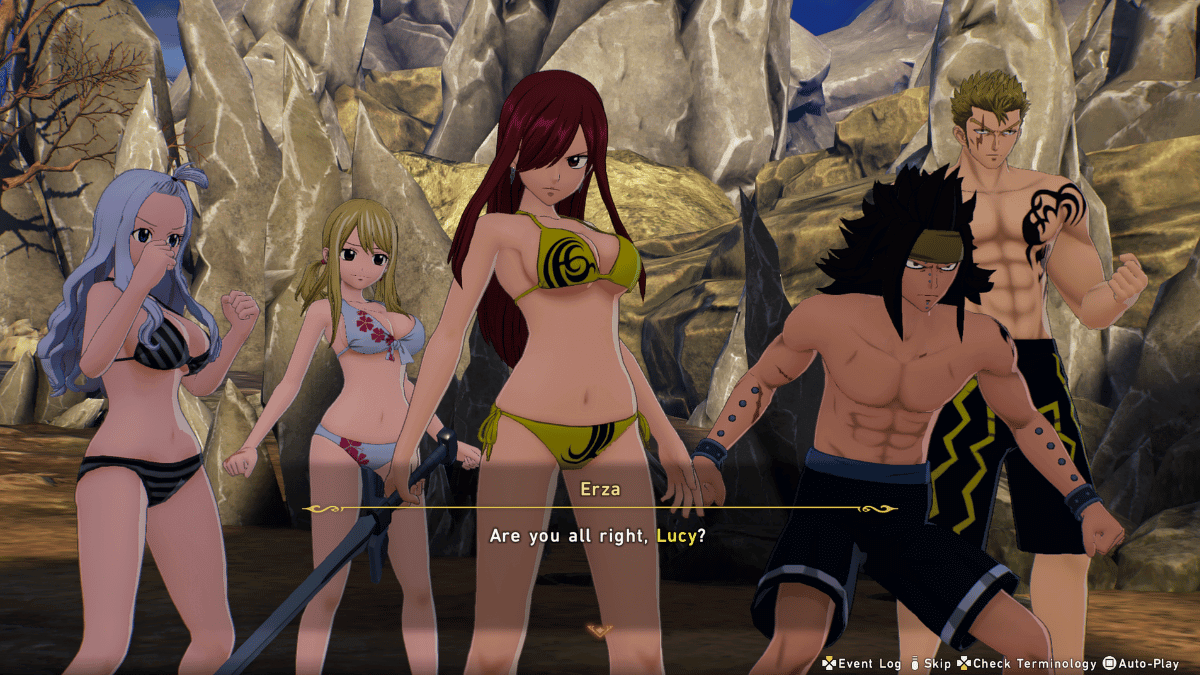Advance the dialogue with the golden arrow
This screenshot has width=1200, height=675.
tap(599, 630)
